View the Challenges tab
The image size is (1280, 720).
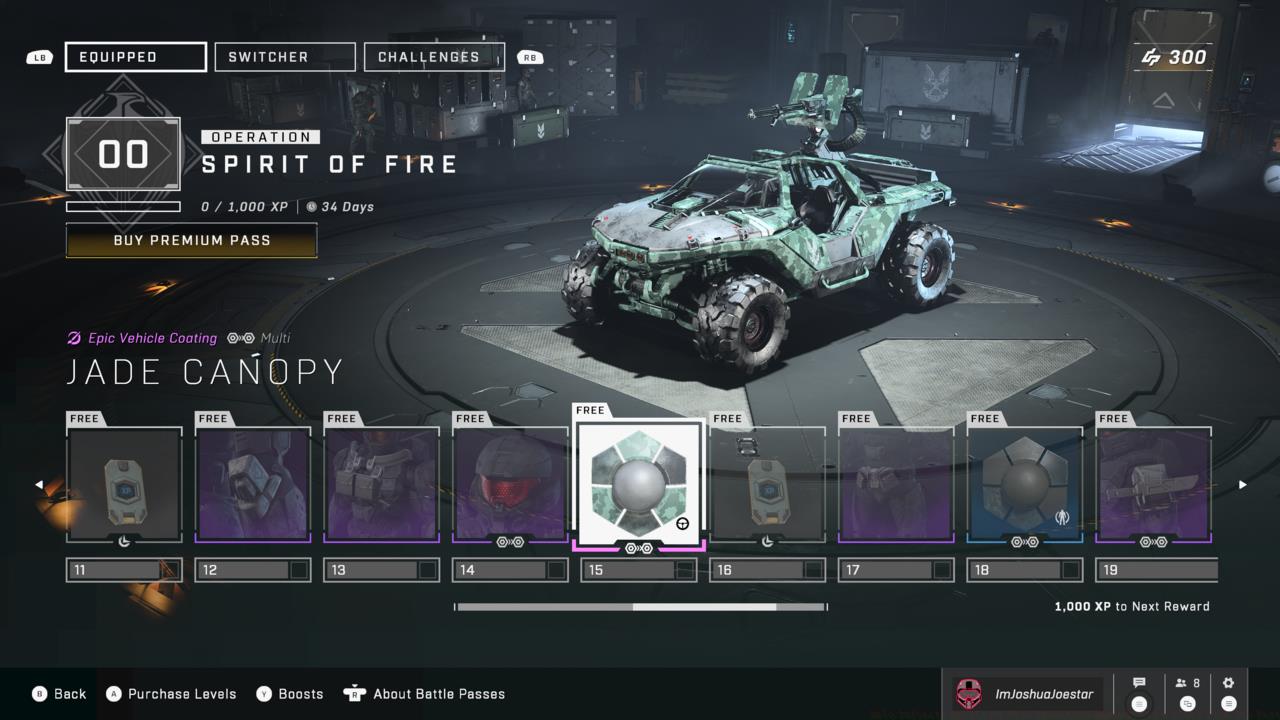tap(434, 57)
